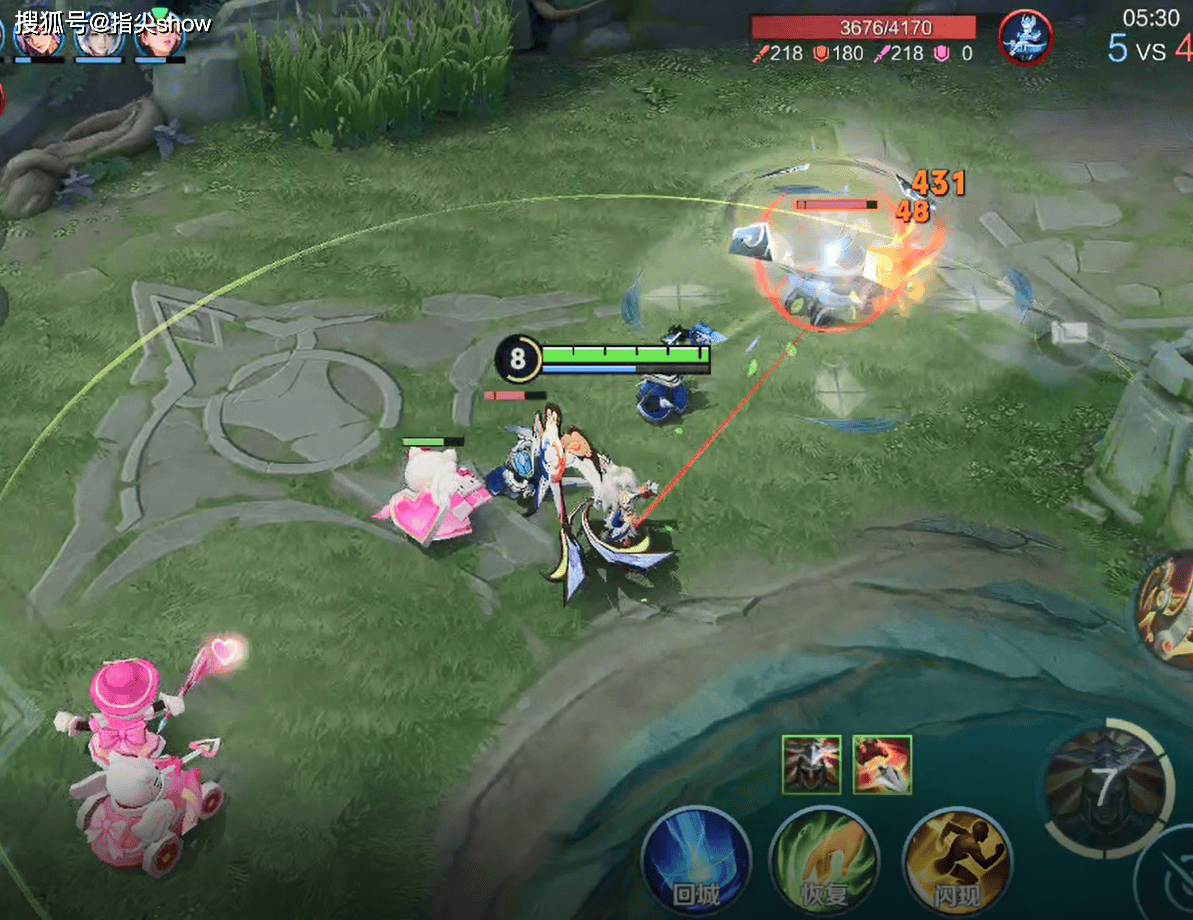Select the red-ringed enemy target portrait
1193x920 pixels.
coord(1025,37)
